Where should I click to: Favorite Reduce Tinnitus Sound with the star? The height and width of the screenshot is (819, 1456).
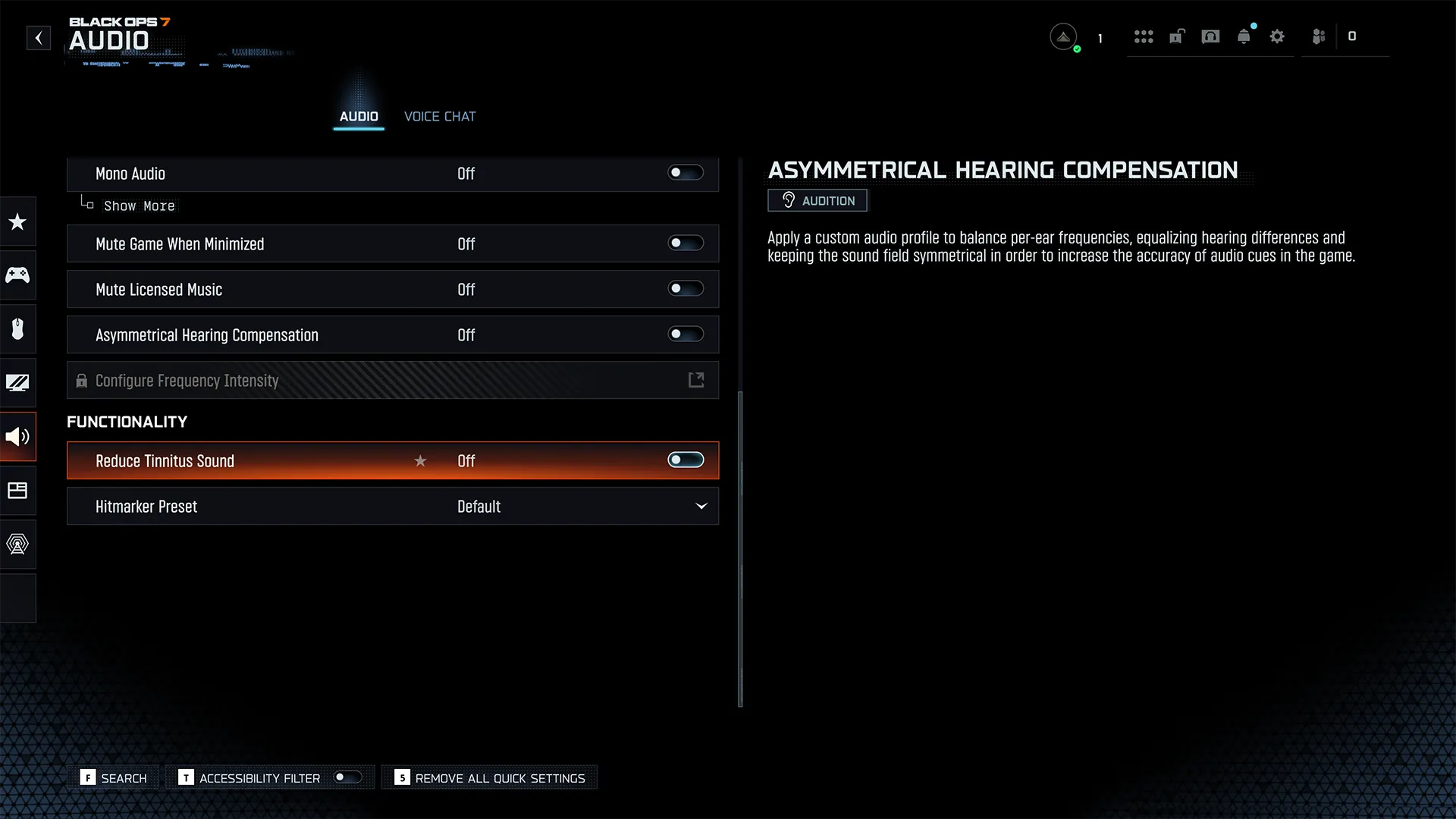(420, 461)
